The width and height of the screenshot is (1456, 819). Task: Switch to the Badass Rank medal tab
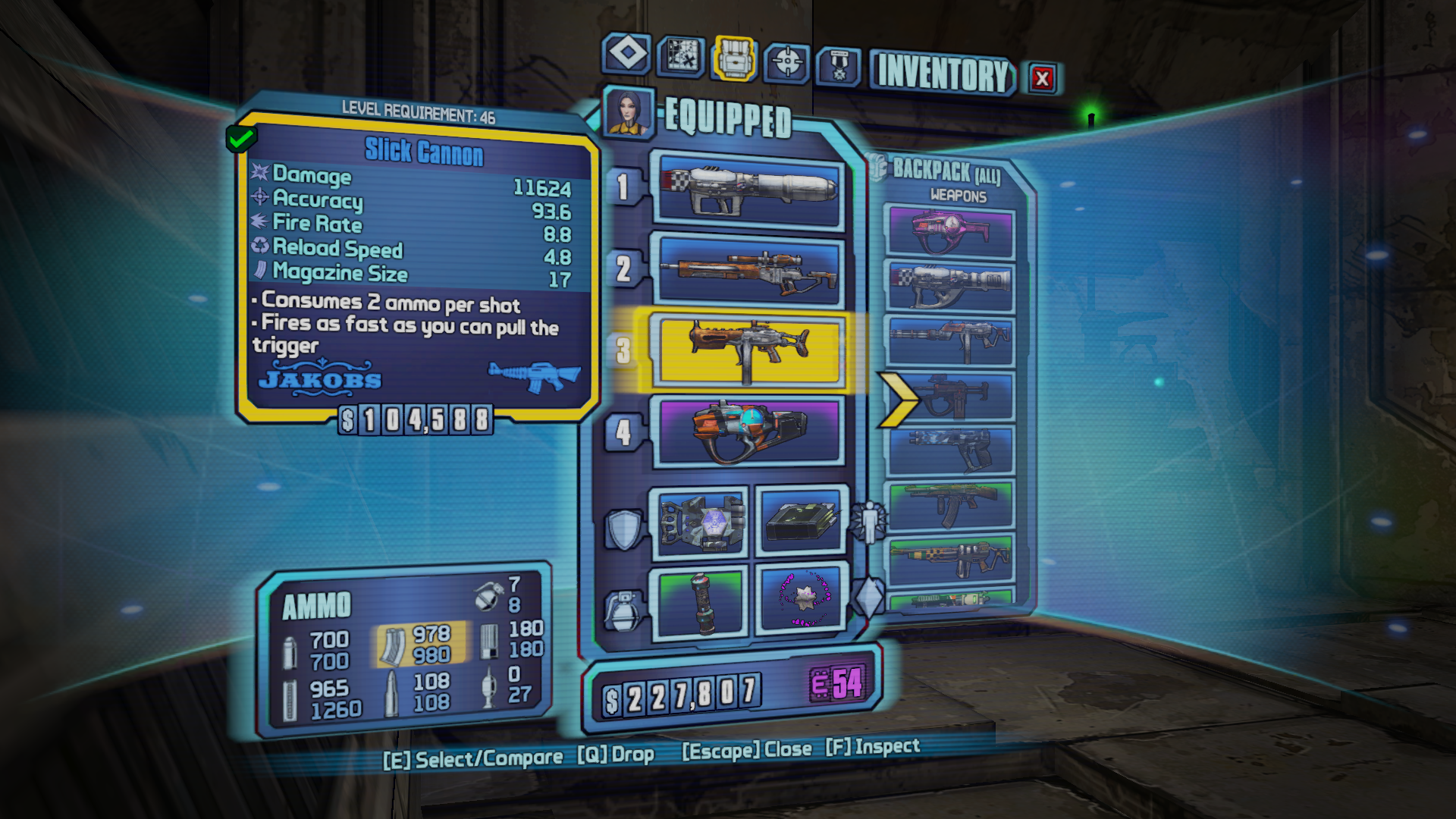838,67
